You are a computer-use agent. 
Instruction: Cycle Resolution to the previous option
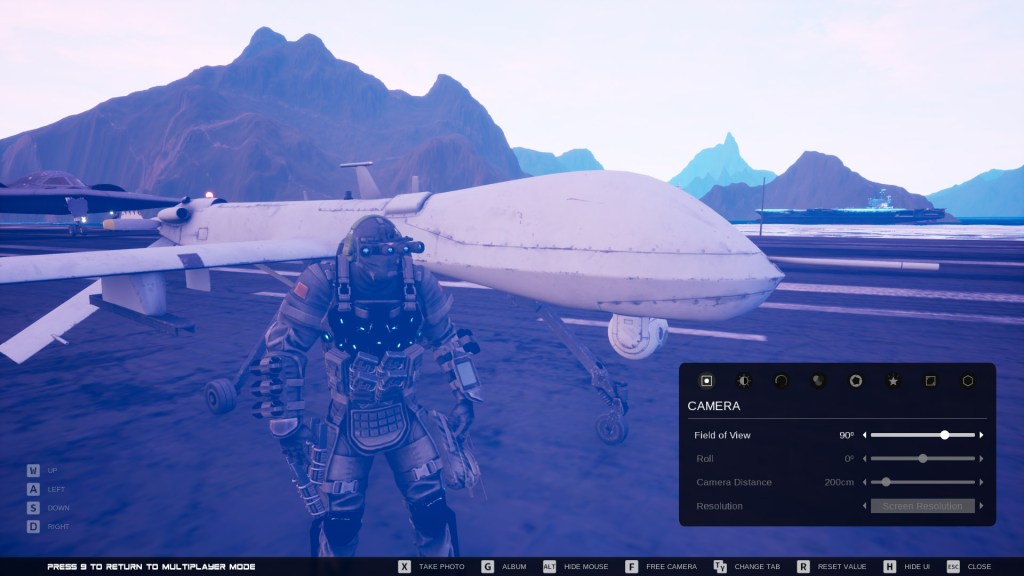[x=865, y=506]
